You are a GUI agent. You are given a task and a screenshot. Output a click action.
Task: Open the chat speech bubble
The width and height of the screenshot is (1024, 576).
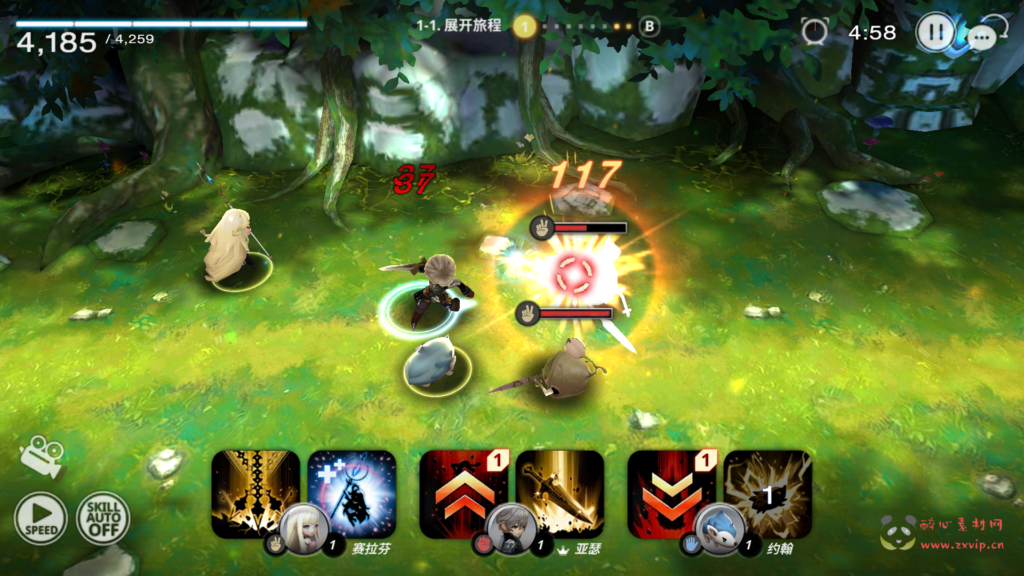(981, 38)
